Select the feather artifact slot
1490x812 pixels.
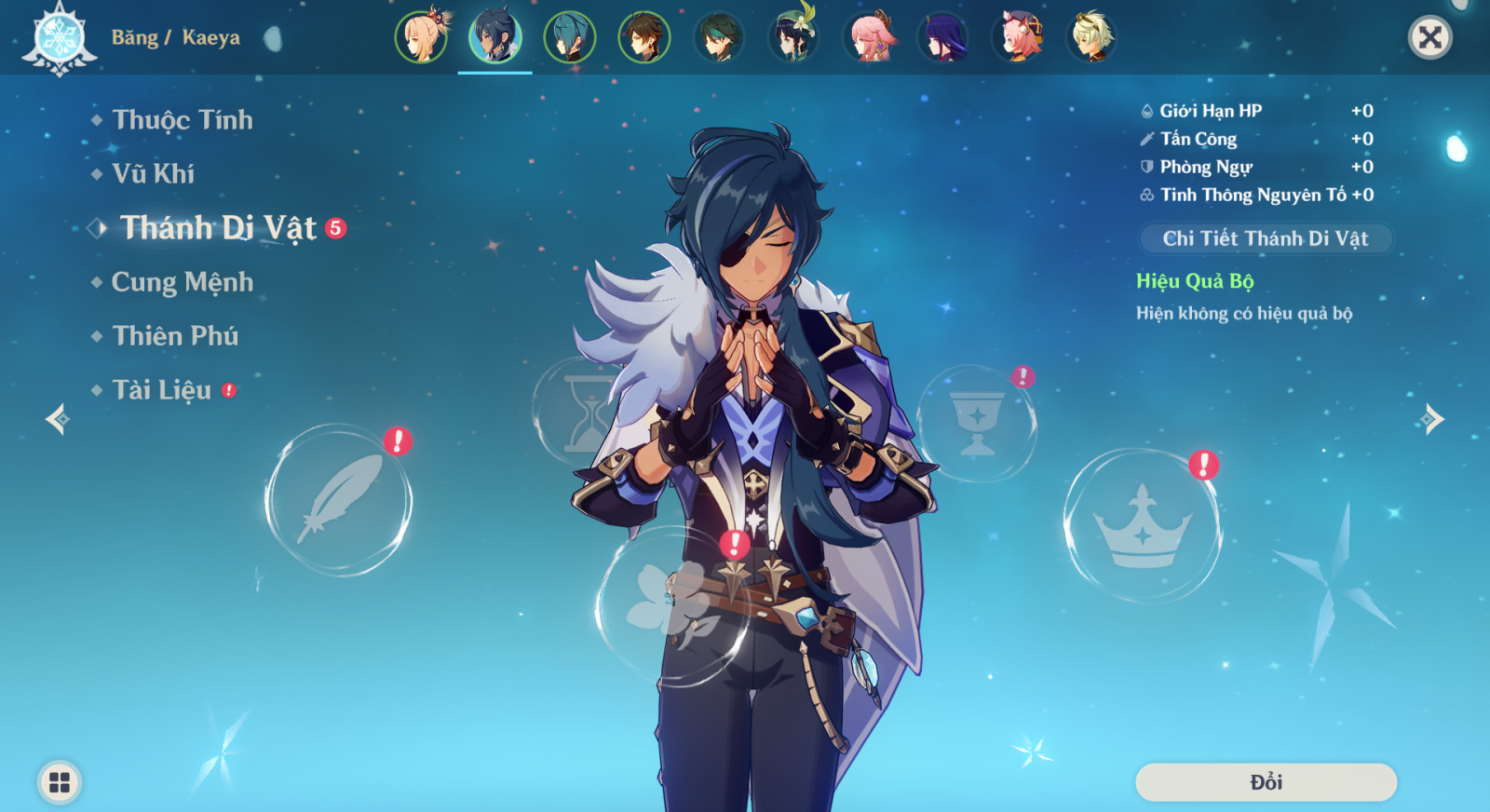(338, 500)
